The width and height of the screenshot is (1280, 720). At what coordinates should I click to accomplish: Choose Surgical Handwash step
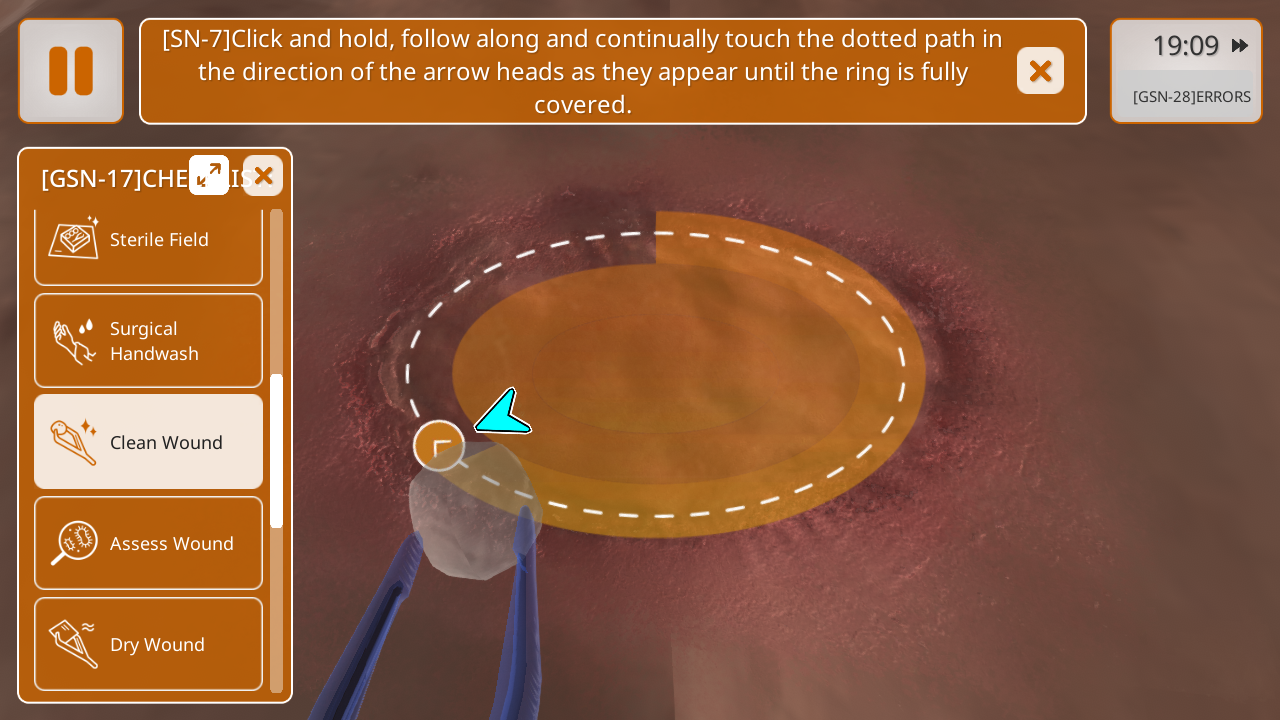148,341
